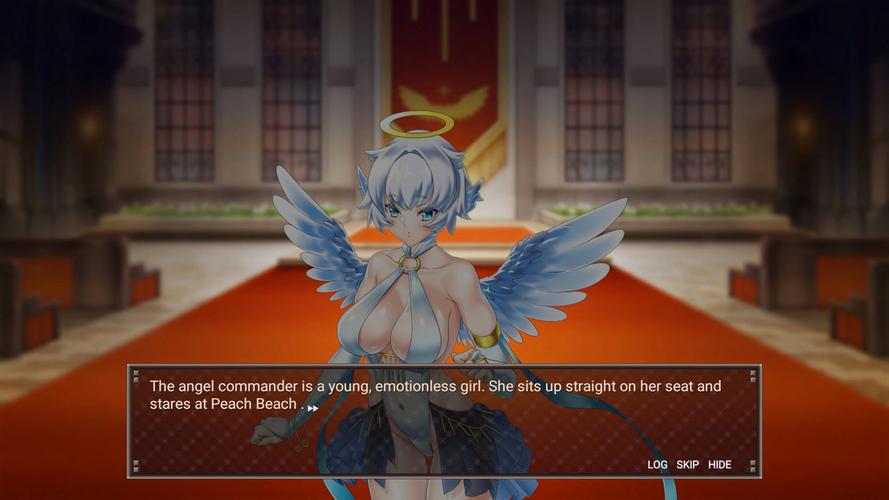The height and width of the screenshot is (500, 889).
Task: Hide the dialogue box with HIDE
Action: (720, 465)
